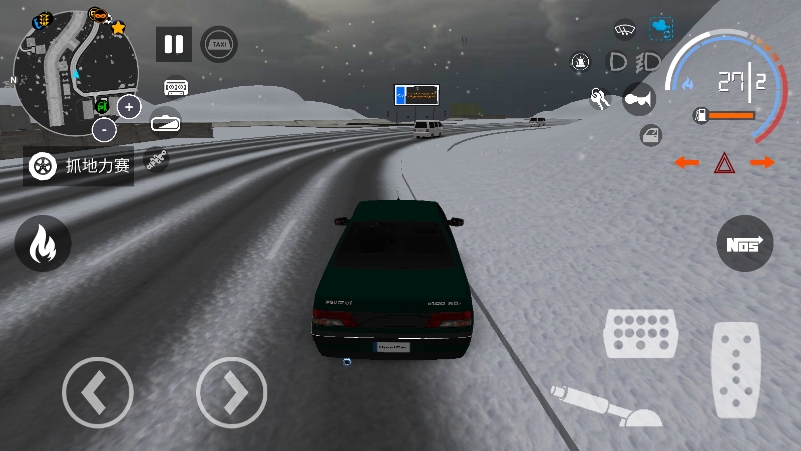Activate the left turn signal arrow

(x=686, y=162)
